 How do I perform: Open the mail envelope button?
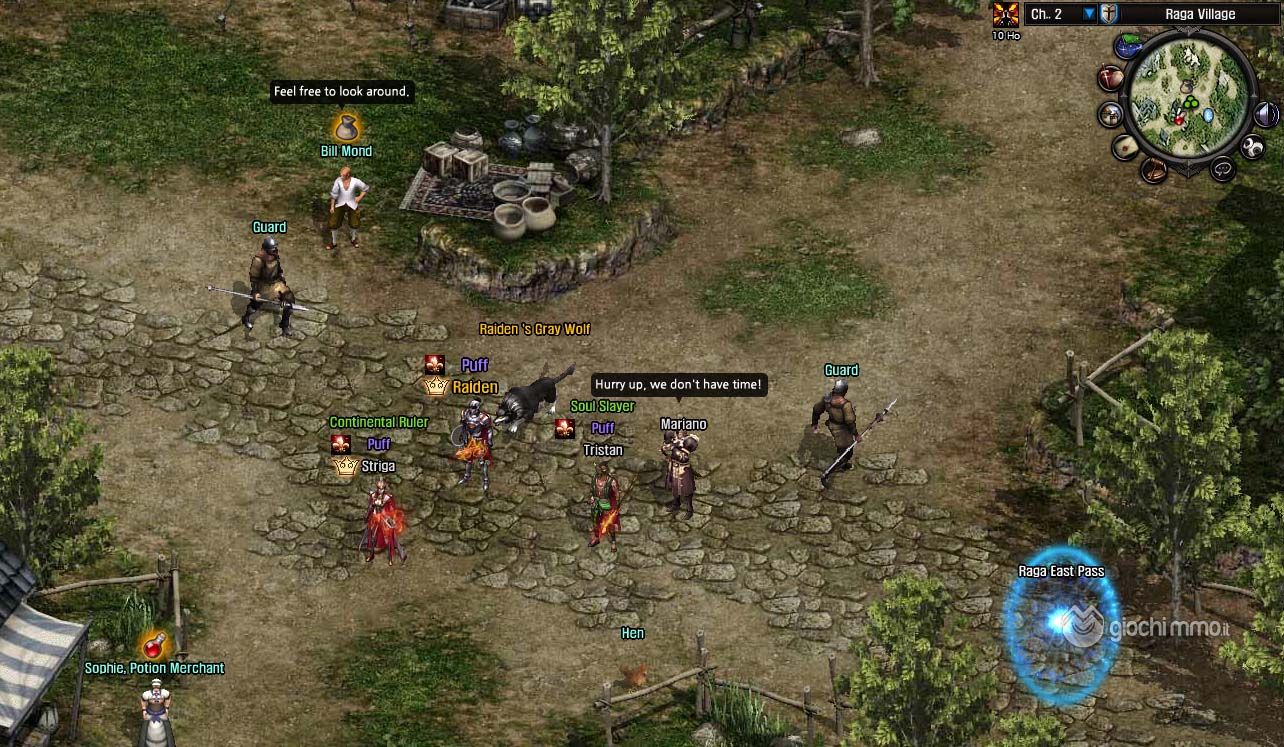[1126, 147]
